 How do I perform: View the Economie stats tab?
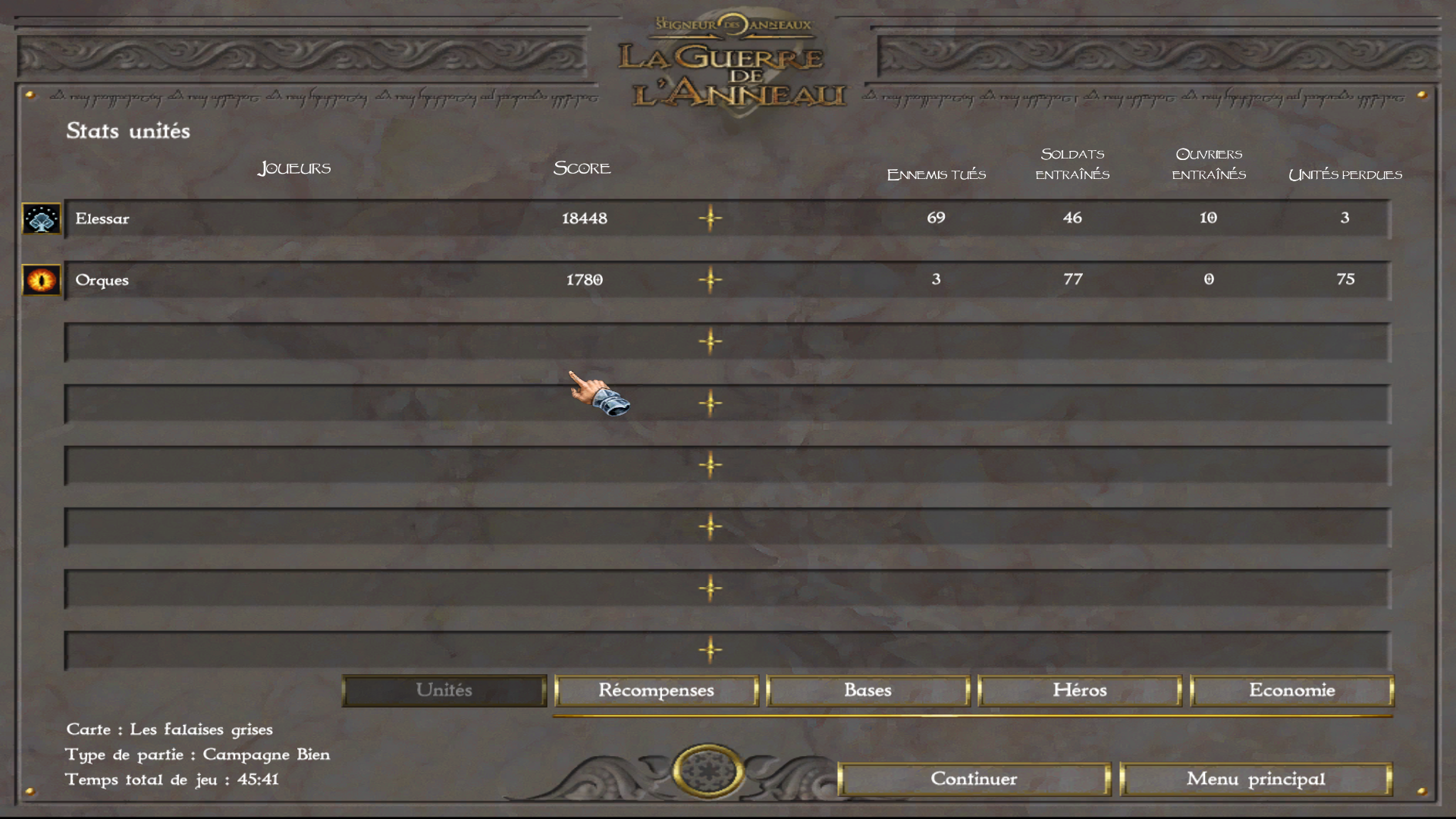point(1291,691)
